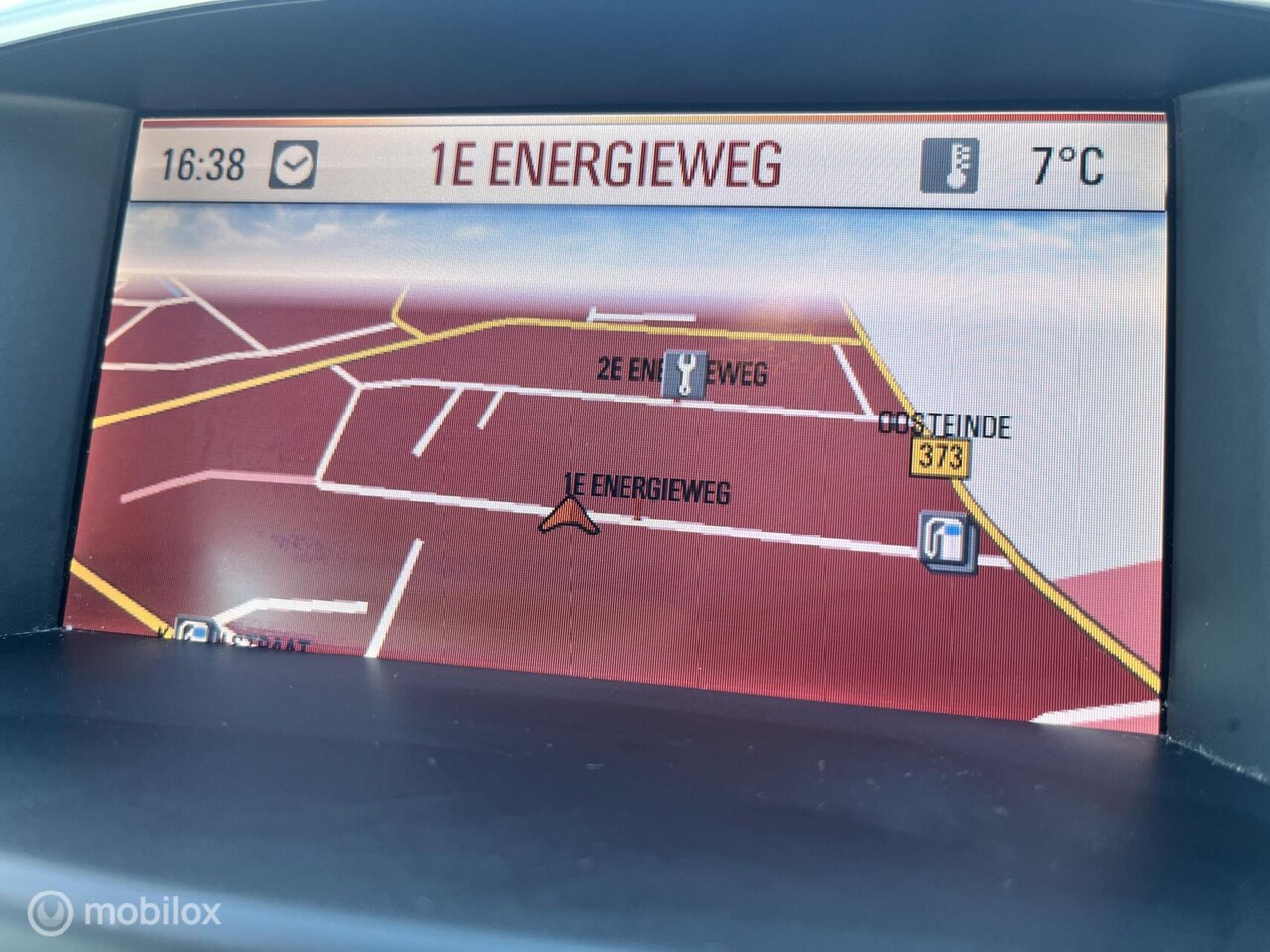This screenshot has height=952, width=1270.
Task: Click the orange vehicle position arrow
Action: click(569, 516)
